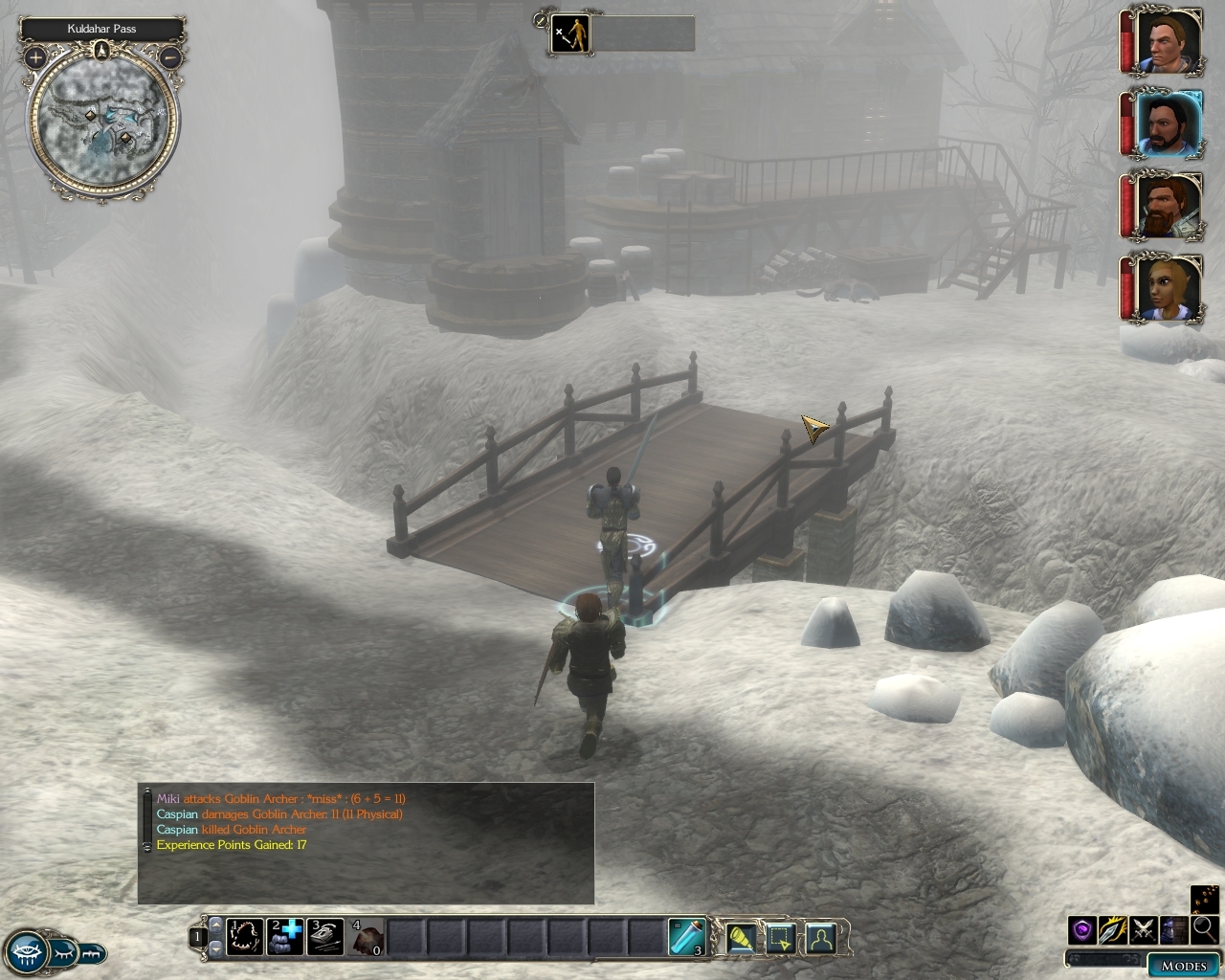Use the healing kit in hotbar slot 2
Screen dimensions: 1225x980
pos(285,937)
